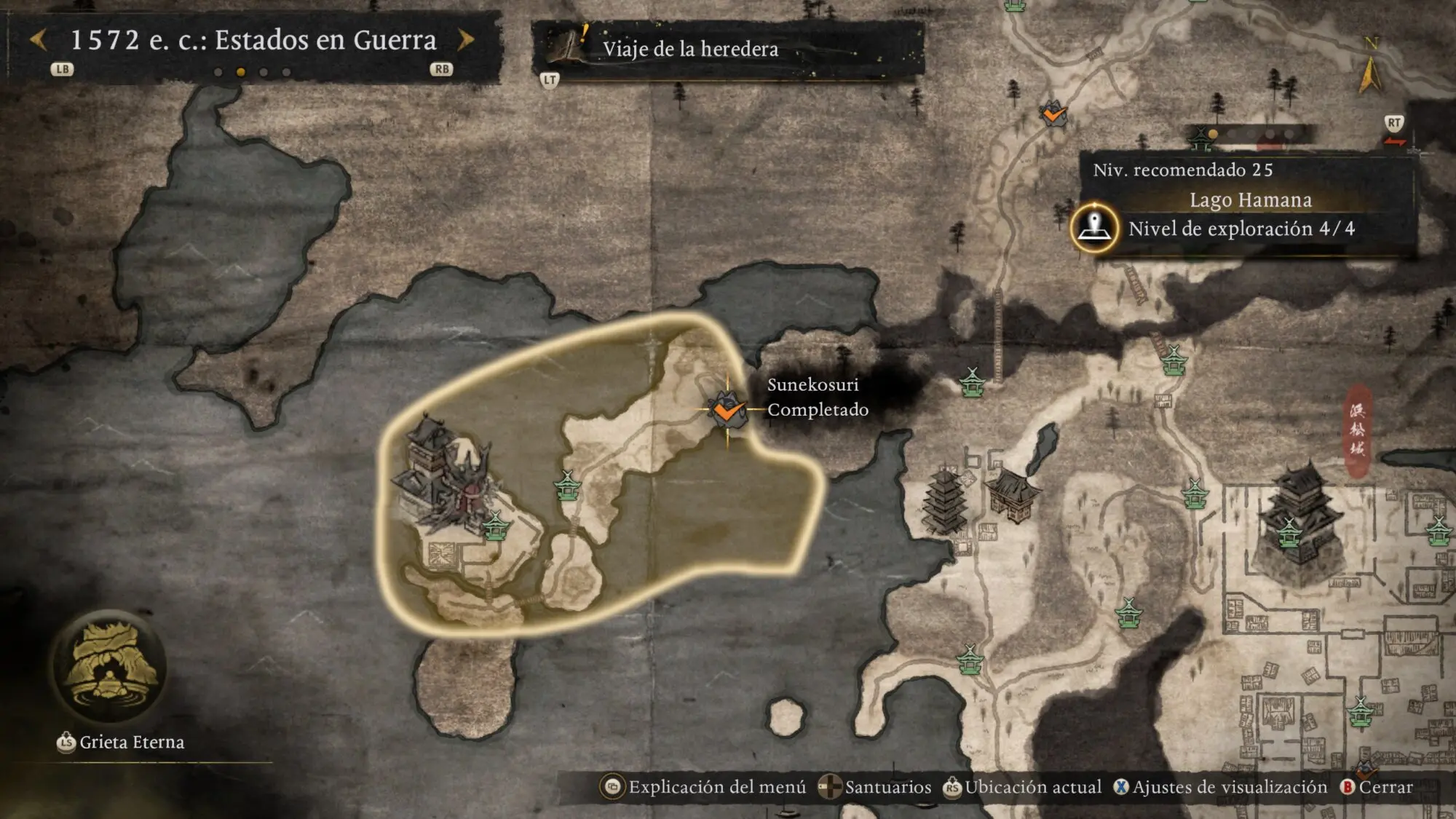The width and height of the screenshot is (1456, 819).
Task: Click the red vertical kanji castle label
Action: click(1357, 431)
